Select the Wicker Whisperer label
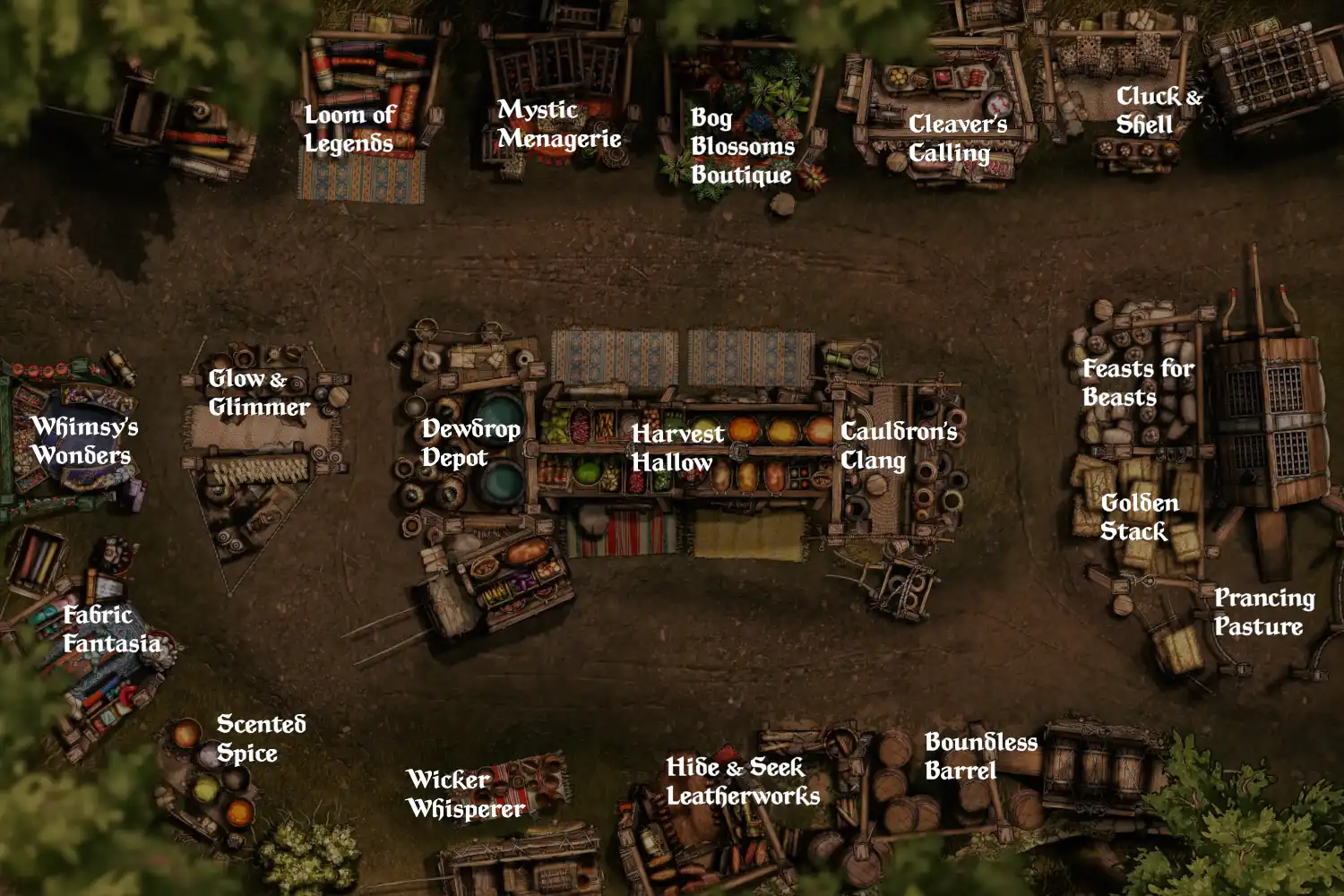The width and height of the screenshot is (1344, 896). 465,794
